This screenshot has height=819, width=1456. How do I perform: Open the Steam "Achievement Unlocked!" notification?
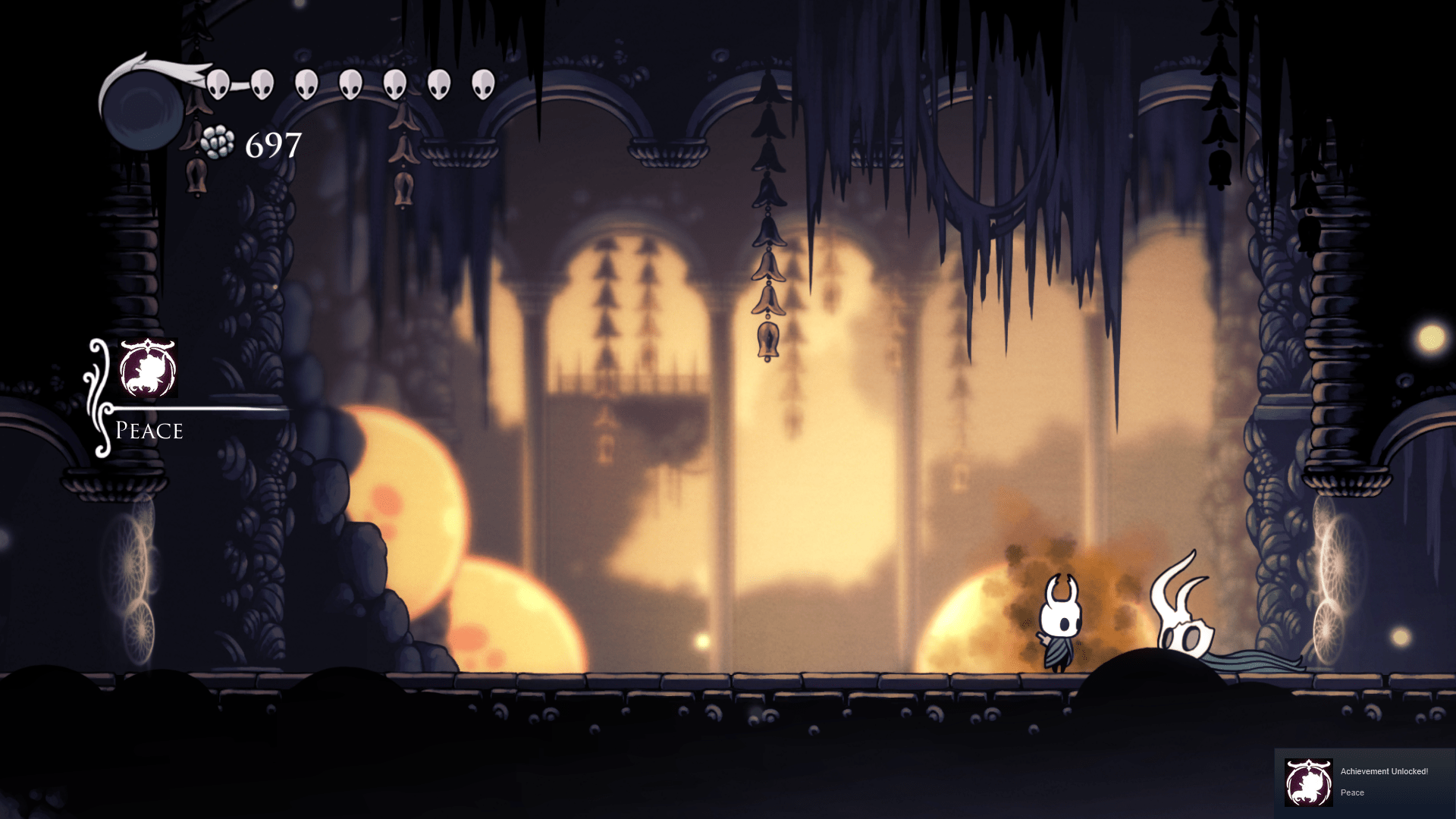(1363, 782)
